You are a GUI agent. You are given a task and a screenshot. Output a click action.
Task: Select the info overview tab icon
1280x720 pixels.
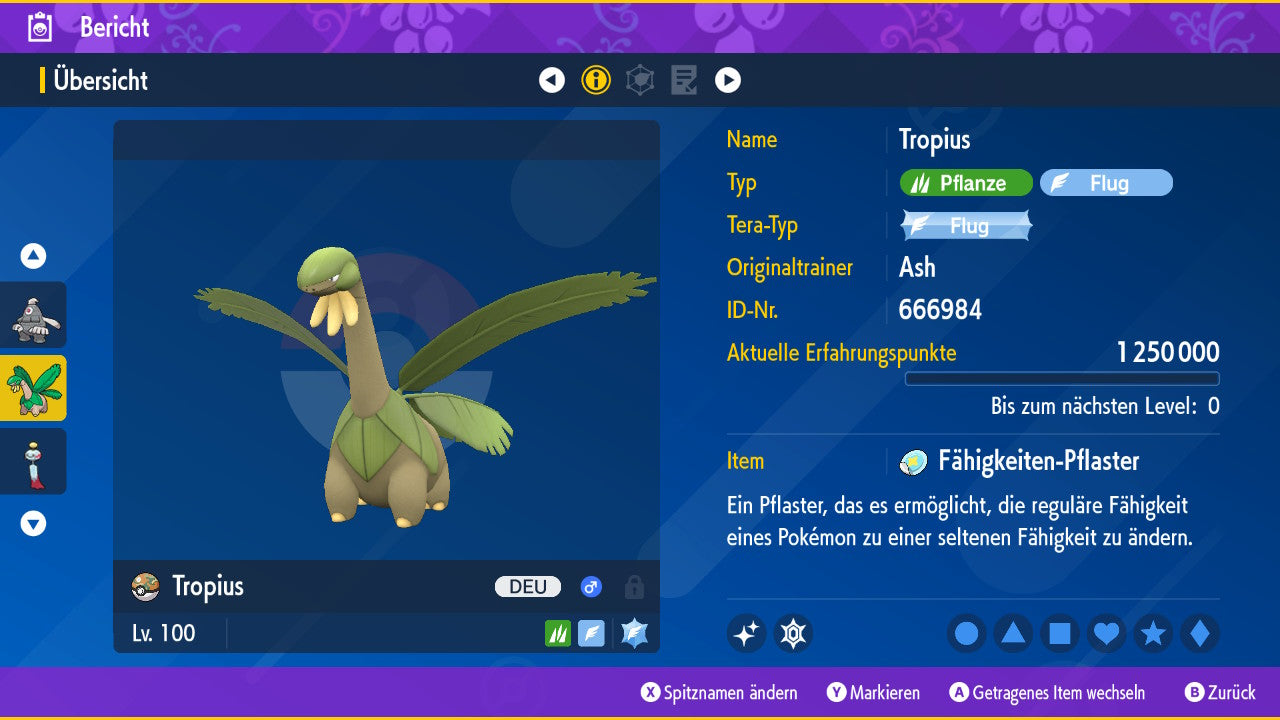point(596,80)
